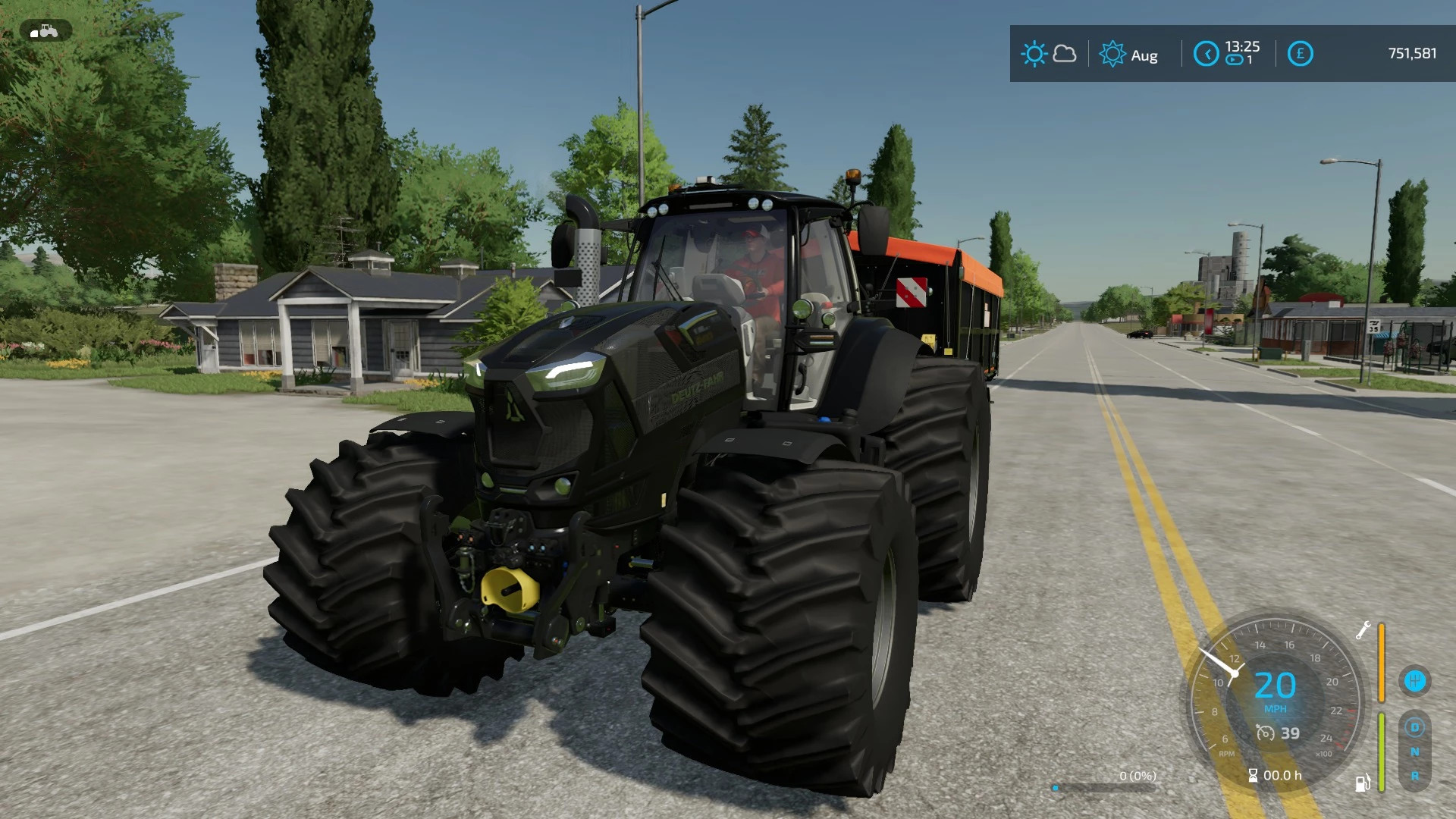Click the sunny weather forecast icon
Image resolution: width=1456 pixels, height=819 pixels.
[1034, 54]
